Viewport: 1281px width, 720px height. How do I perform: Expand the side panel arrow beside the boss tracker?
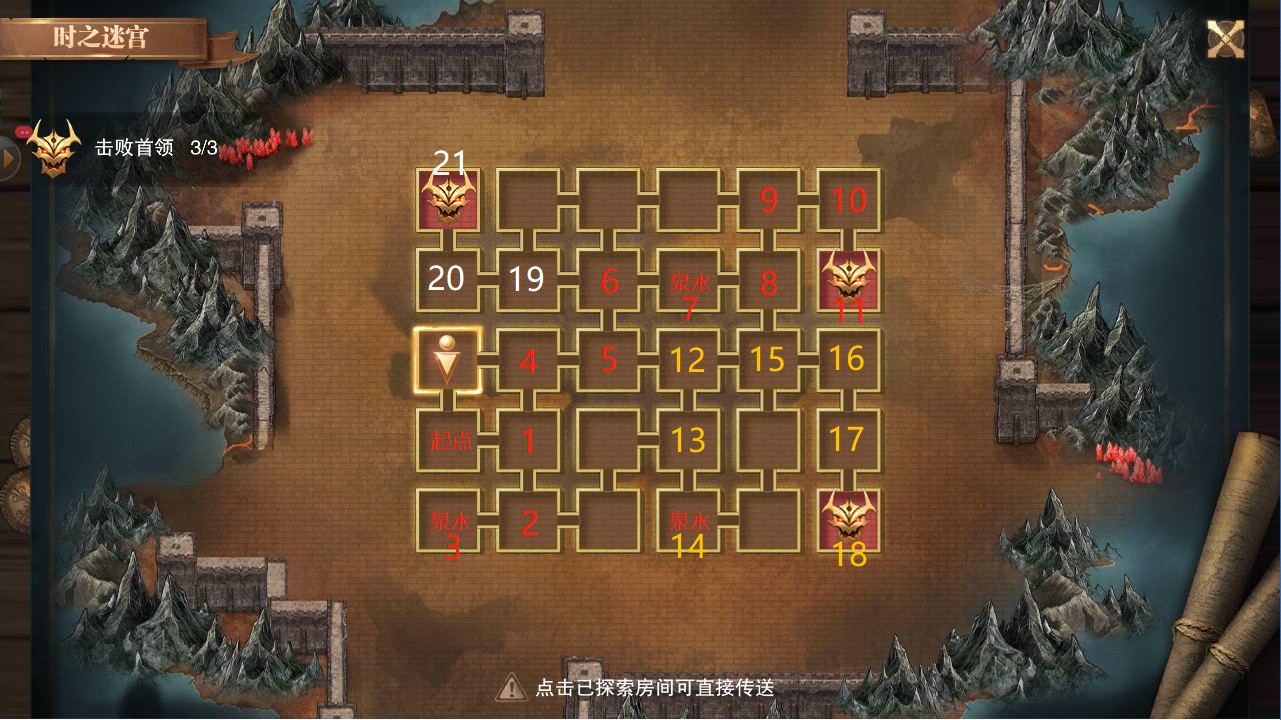coord(9,159)
